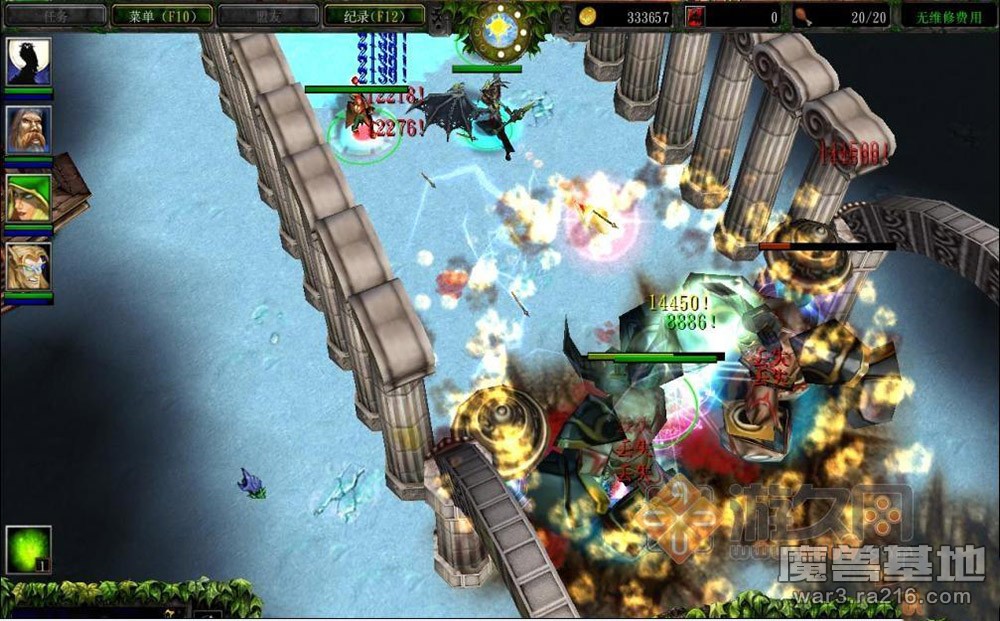Screen dimensions: 1000x621
Task: Click the glowing green idle worker icon
Action: [x=28, y=550]
